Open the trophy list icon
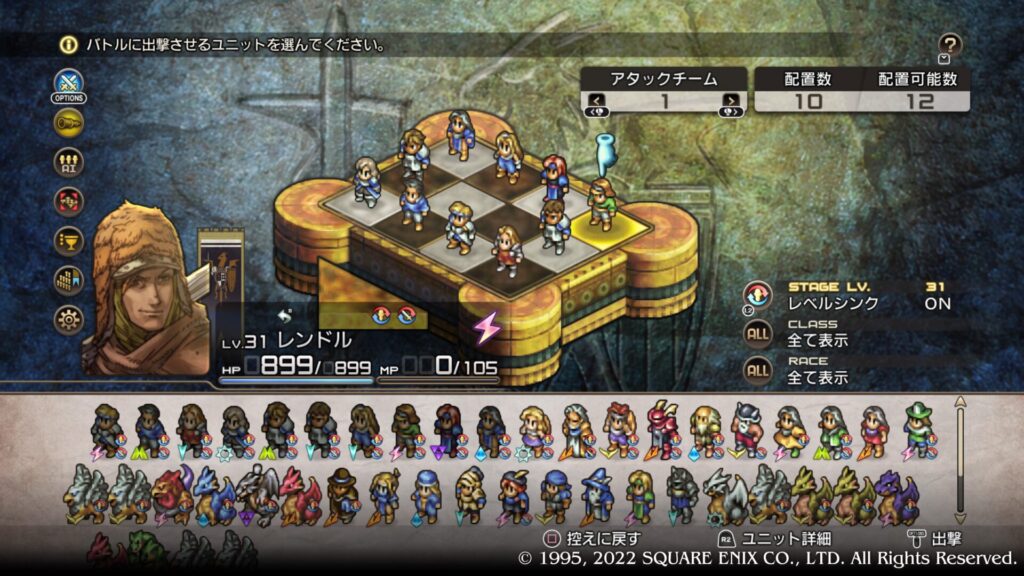Viewport: 1024px width, 576px height. click(69, 241)
